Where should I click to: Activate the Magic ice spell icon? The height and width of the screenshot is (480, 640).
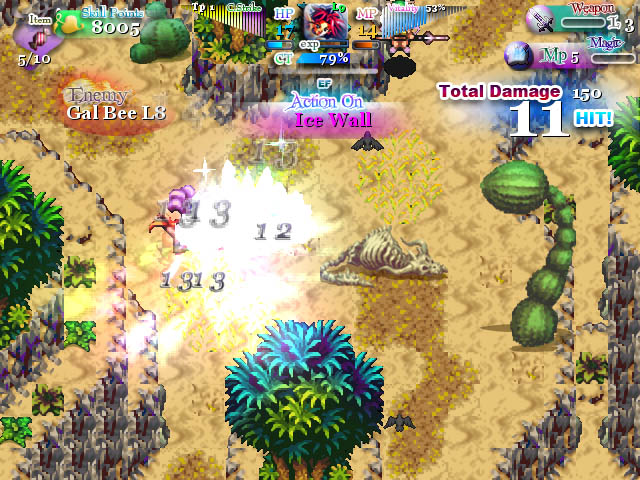tap(520, 55)
